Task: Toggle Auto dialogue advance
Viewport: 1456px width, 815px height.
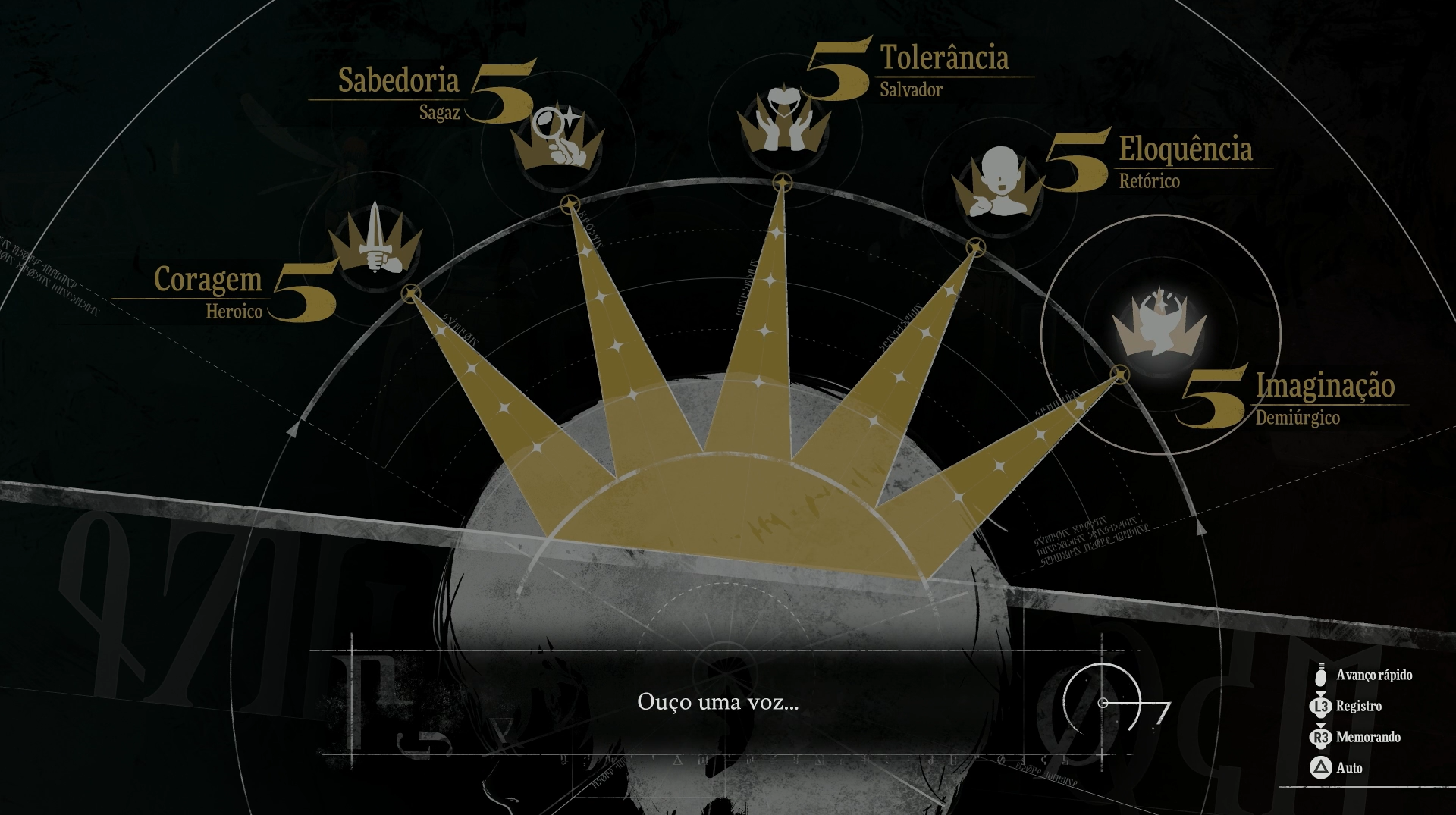Action: click(x=1348, y=768)
